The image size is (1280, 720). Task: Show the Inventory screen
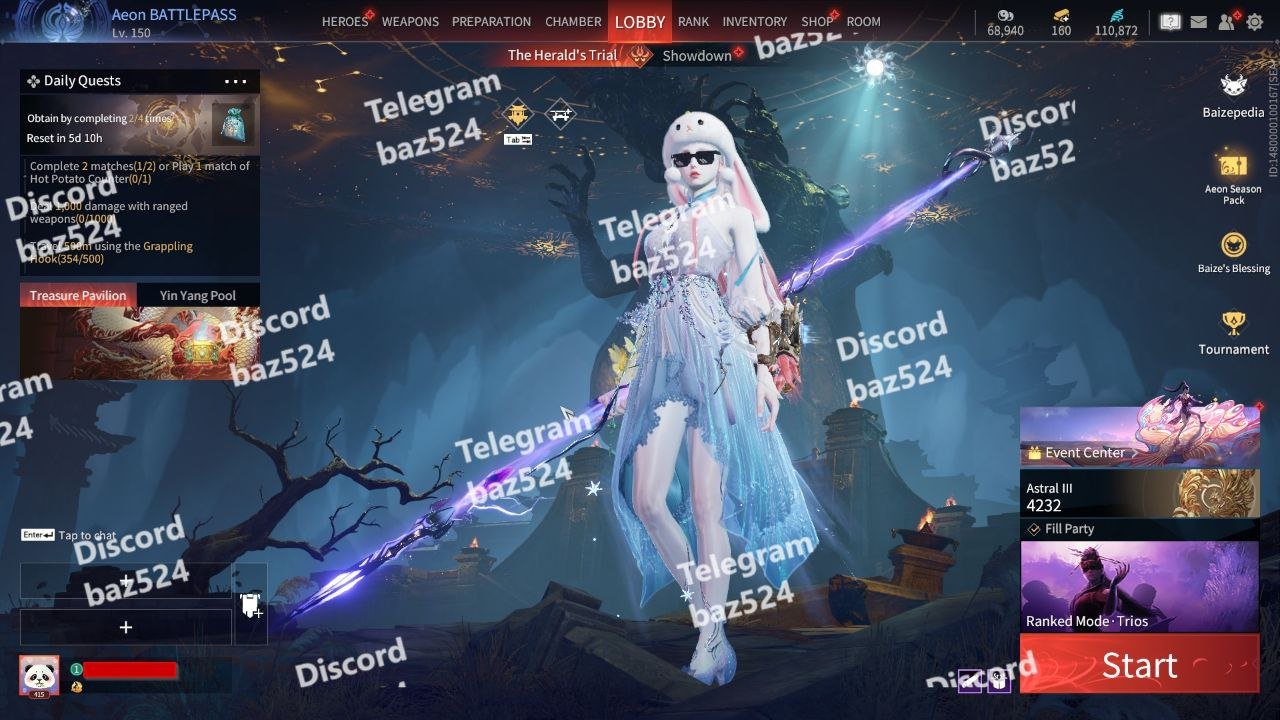754,22
